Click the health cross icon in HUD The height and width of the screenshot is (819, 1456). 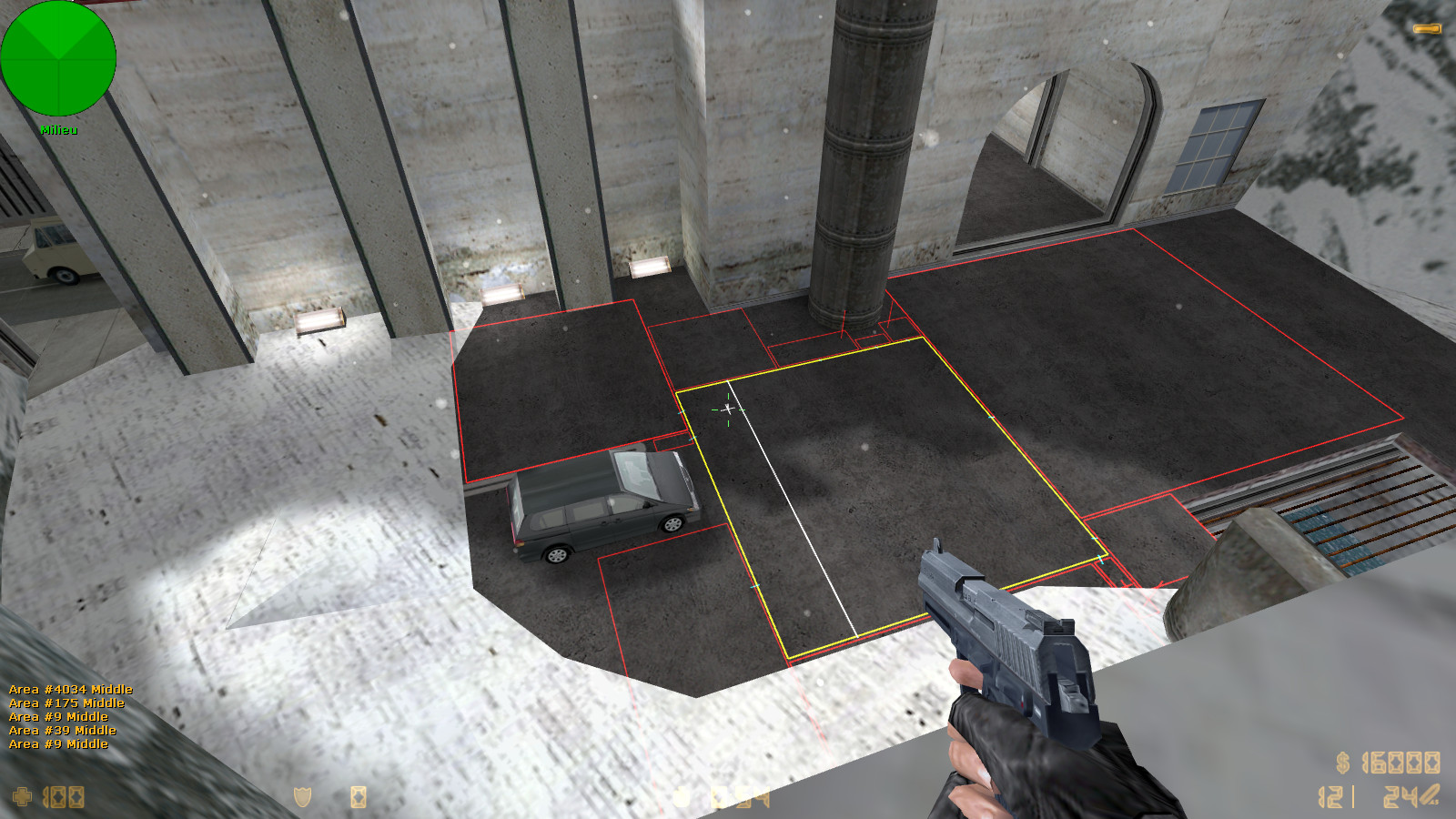click(23, 796)
